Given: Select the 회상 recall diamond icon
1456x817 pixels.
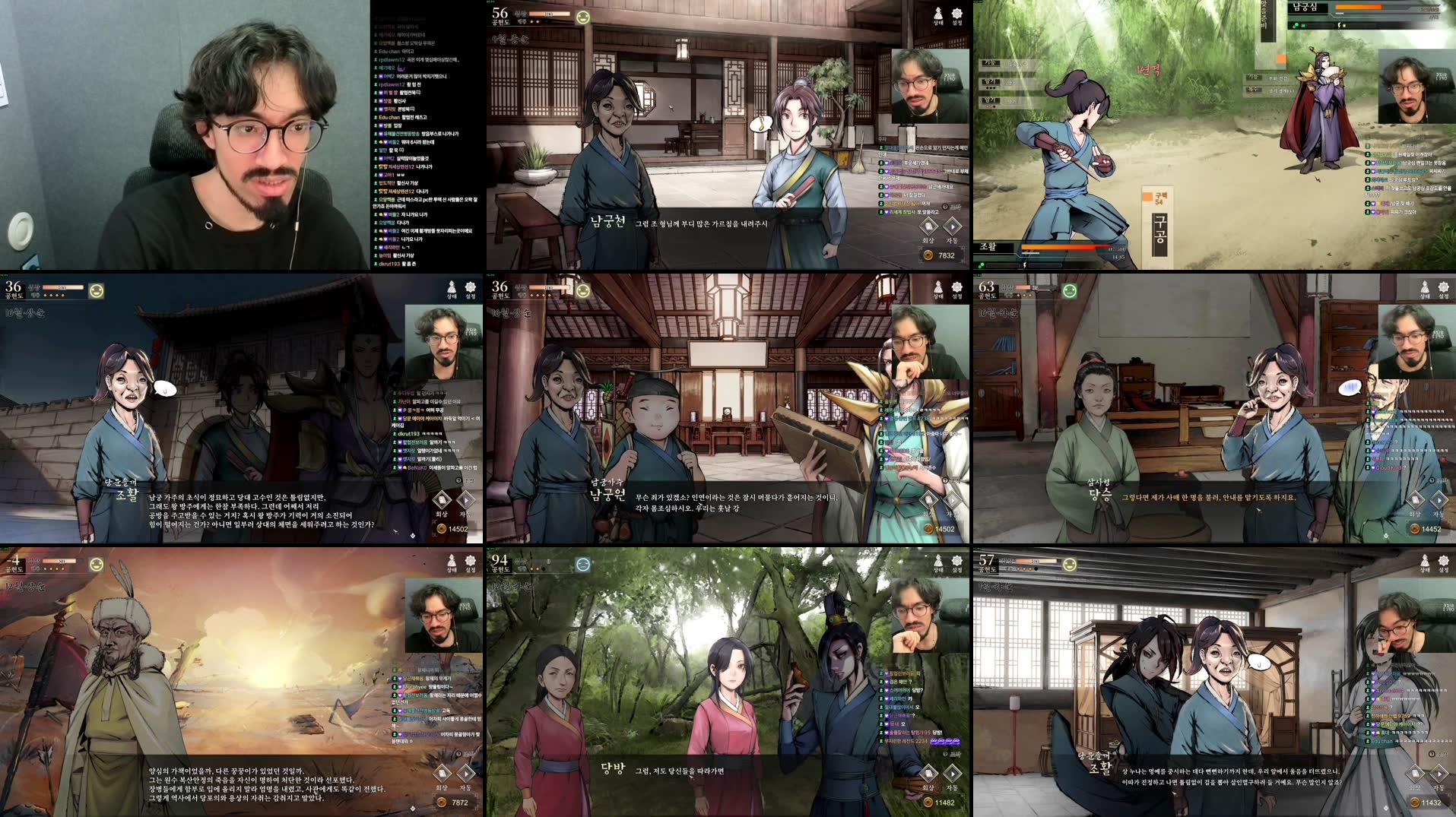Looking at the screenshot, I should [928, 226].
